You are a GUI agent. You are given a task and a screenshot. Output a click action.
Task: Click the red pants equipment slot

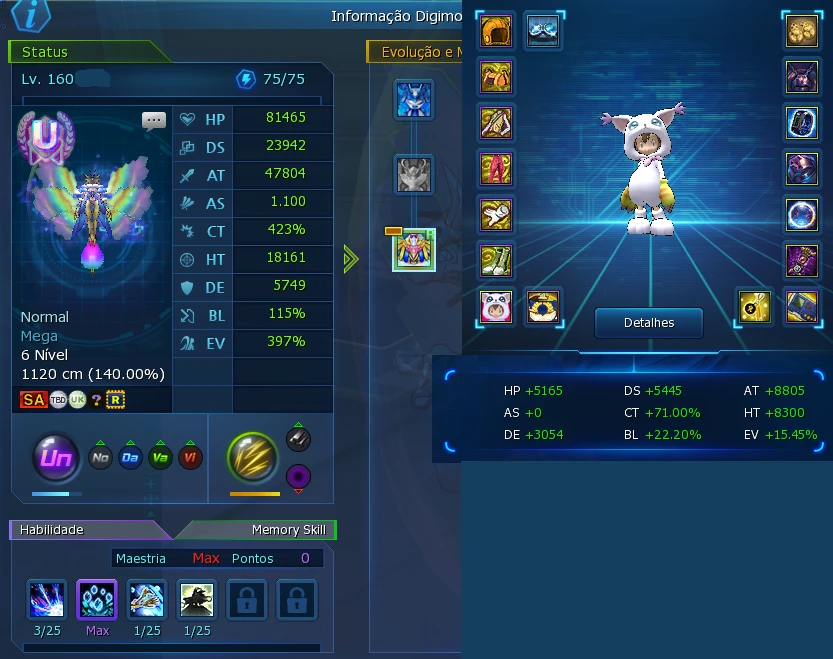tap(496, 168)
